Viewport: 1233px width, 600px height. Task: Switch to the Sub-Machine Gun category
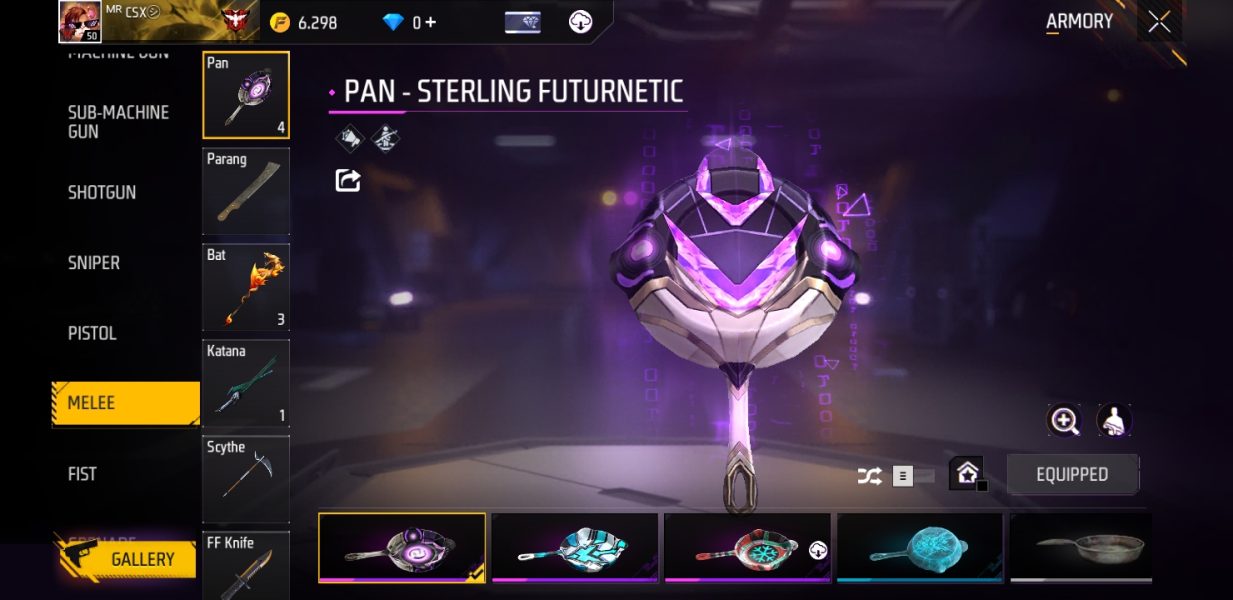point(118,122)
